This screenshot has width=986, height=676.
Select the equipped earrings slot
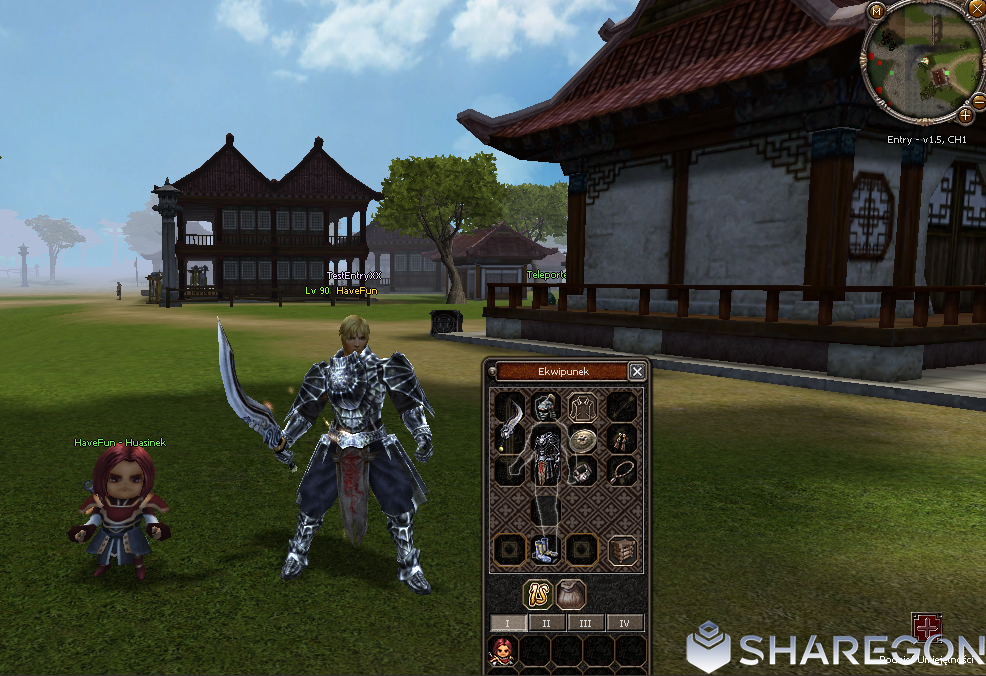pos(623,439)
